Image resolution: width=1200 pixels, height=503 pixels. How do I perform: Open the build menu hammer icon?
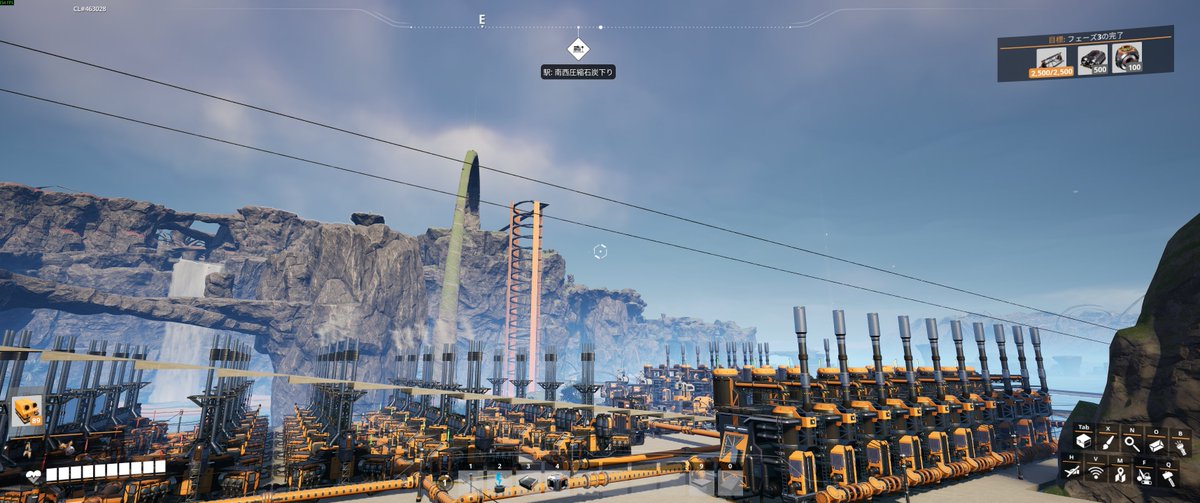[x=1170, y=476]
